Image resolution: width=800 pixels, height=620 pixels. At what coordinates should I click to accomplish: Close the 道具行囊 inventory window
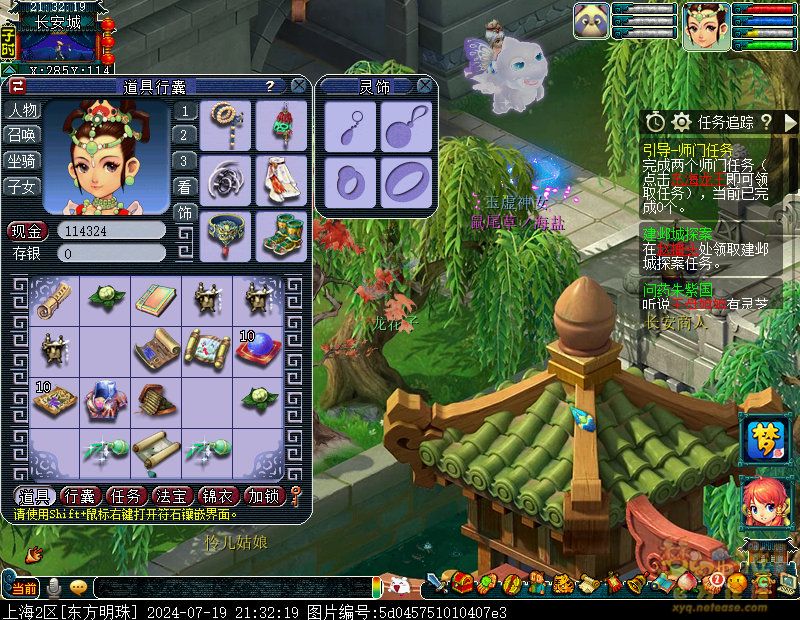click(298, 87)
